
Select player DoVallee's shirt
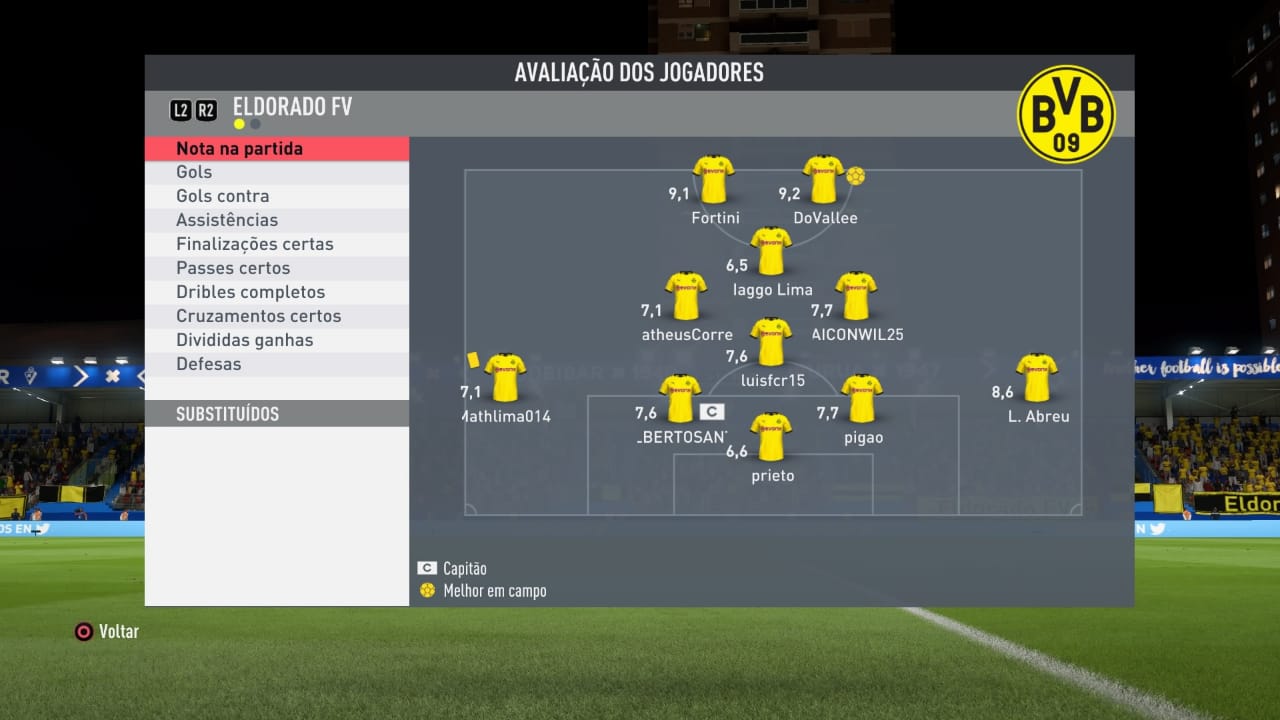coord(824,180)
